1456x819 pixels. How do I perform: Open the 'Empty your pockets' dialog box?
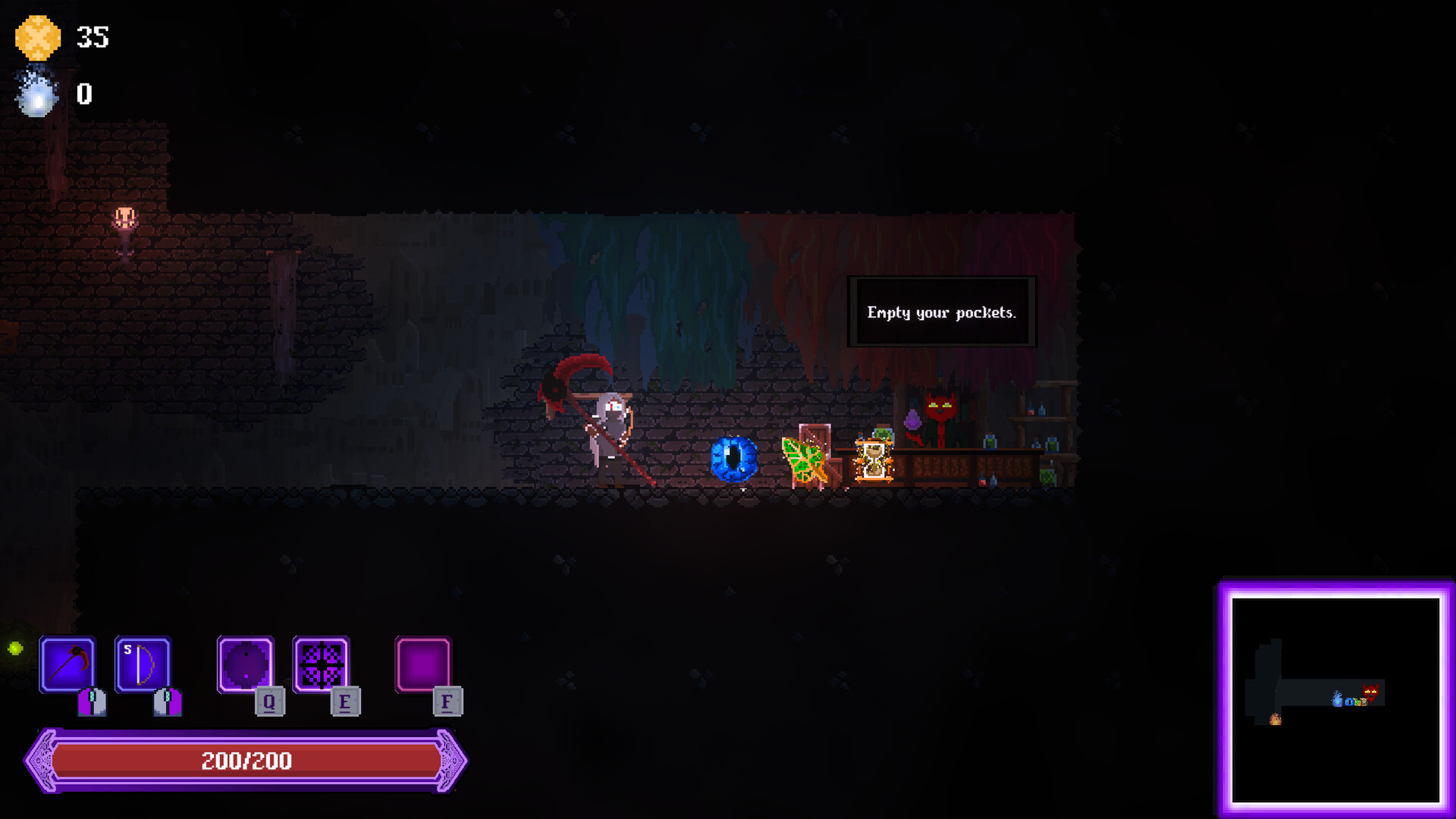943,311
